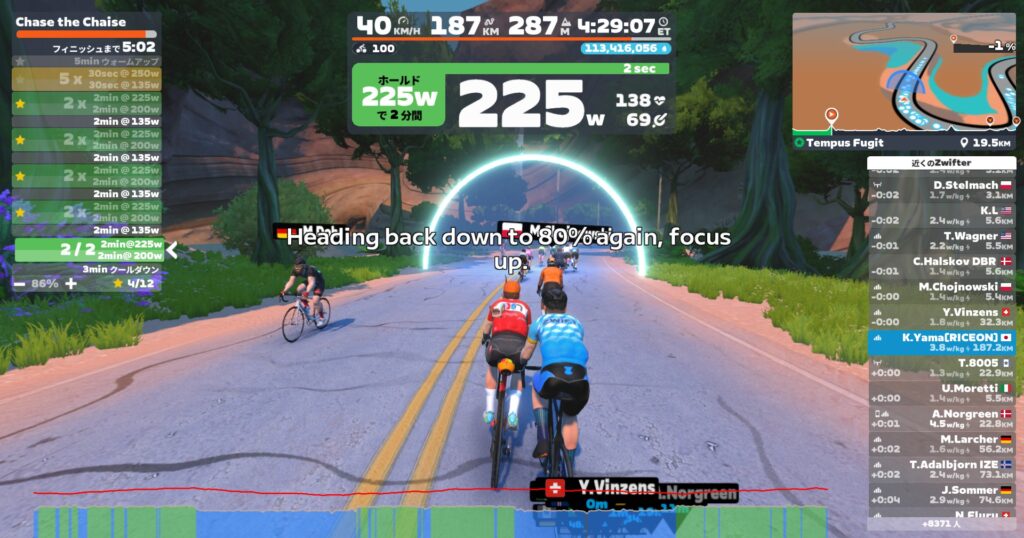Choose C.Halskov DBR from the rider list
The width and height of the screenshot is (1024, 538).
coord(941,266)
